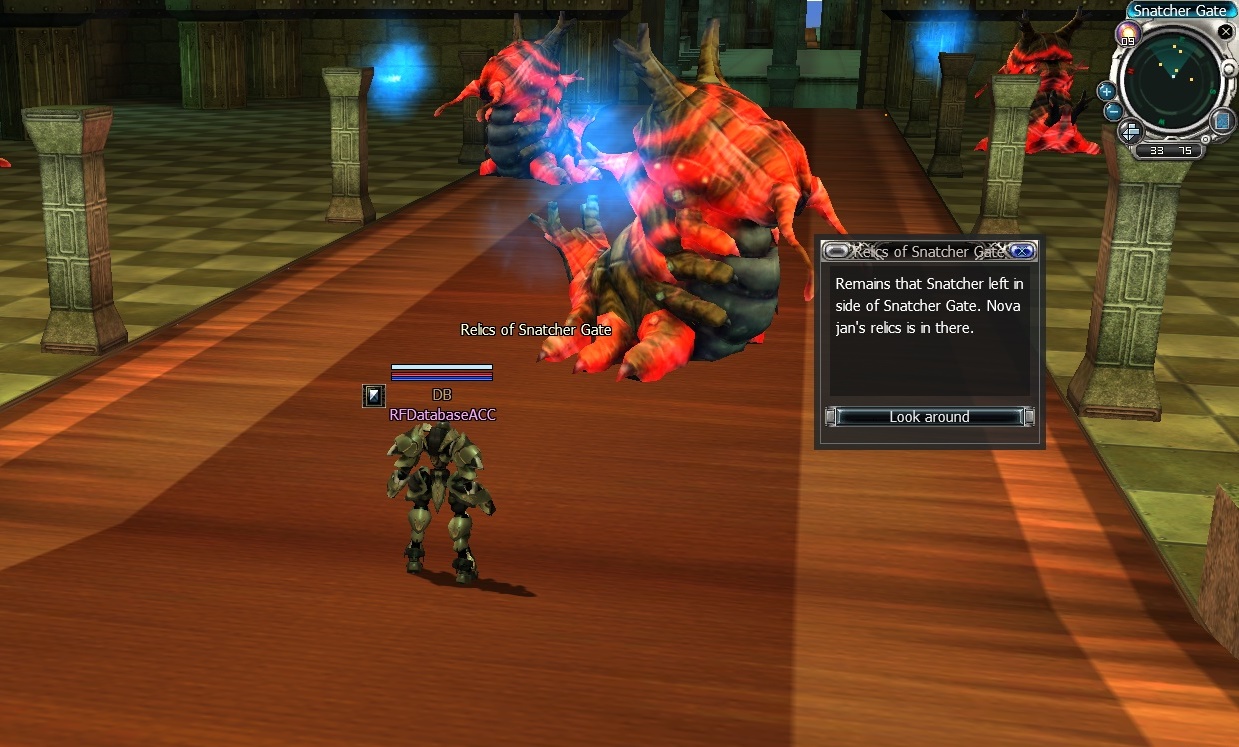Zoom in the minimap with plus button
The image size is (1239, 747).
tap(1107, 90)
